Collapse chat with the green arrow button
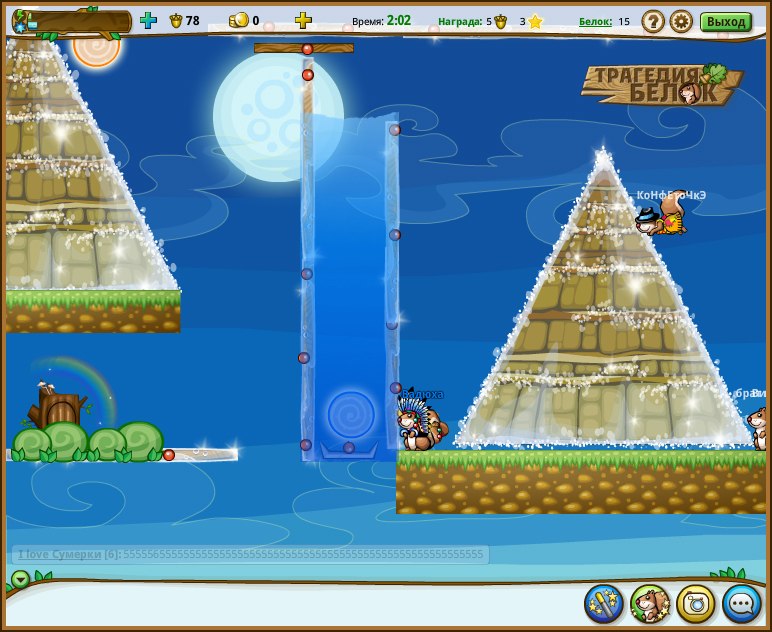This screenshot has height=632, width=772. 20,579
